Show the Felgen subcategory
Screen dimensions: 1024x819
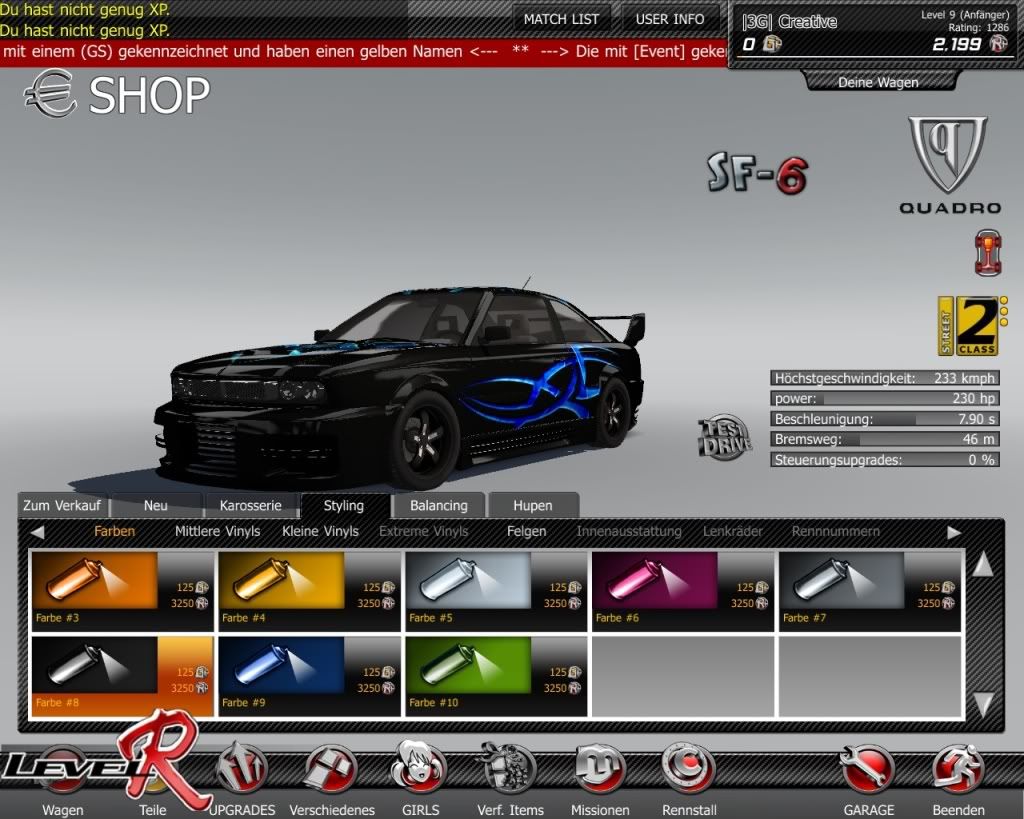526,531
